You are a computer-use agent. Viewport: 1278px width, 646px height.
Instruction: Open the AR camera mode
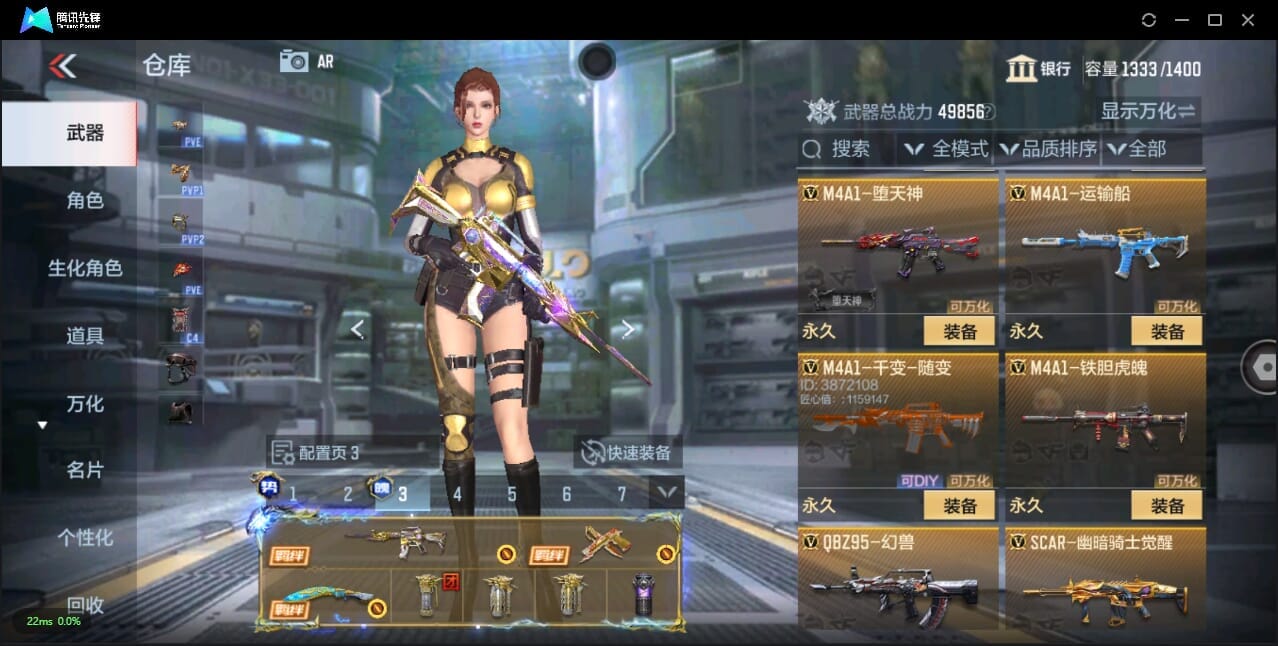pos(306,62)
